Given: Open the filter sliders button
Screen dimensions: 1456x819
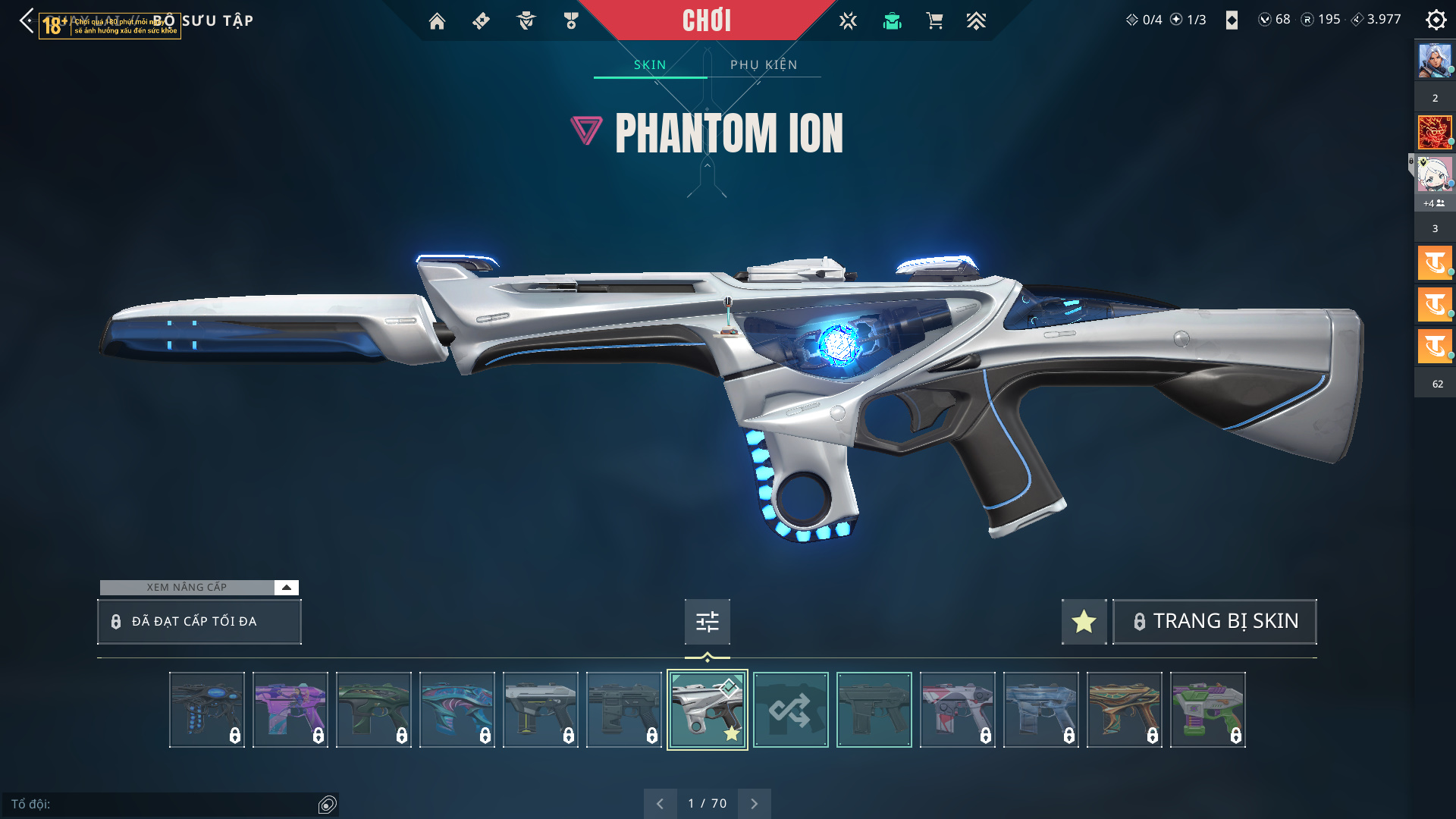Looking at the screenshot, I should pyautogui.click(x=707, y=622).
